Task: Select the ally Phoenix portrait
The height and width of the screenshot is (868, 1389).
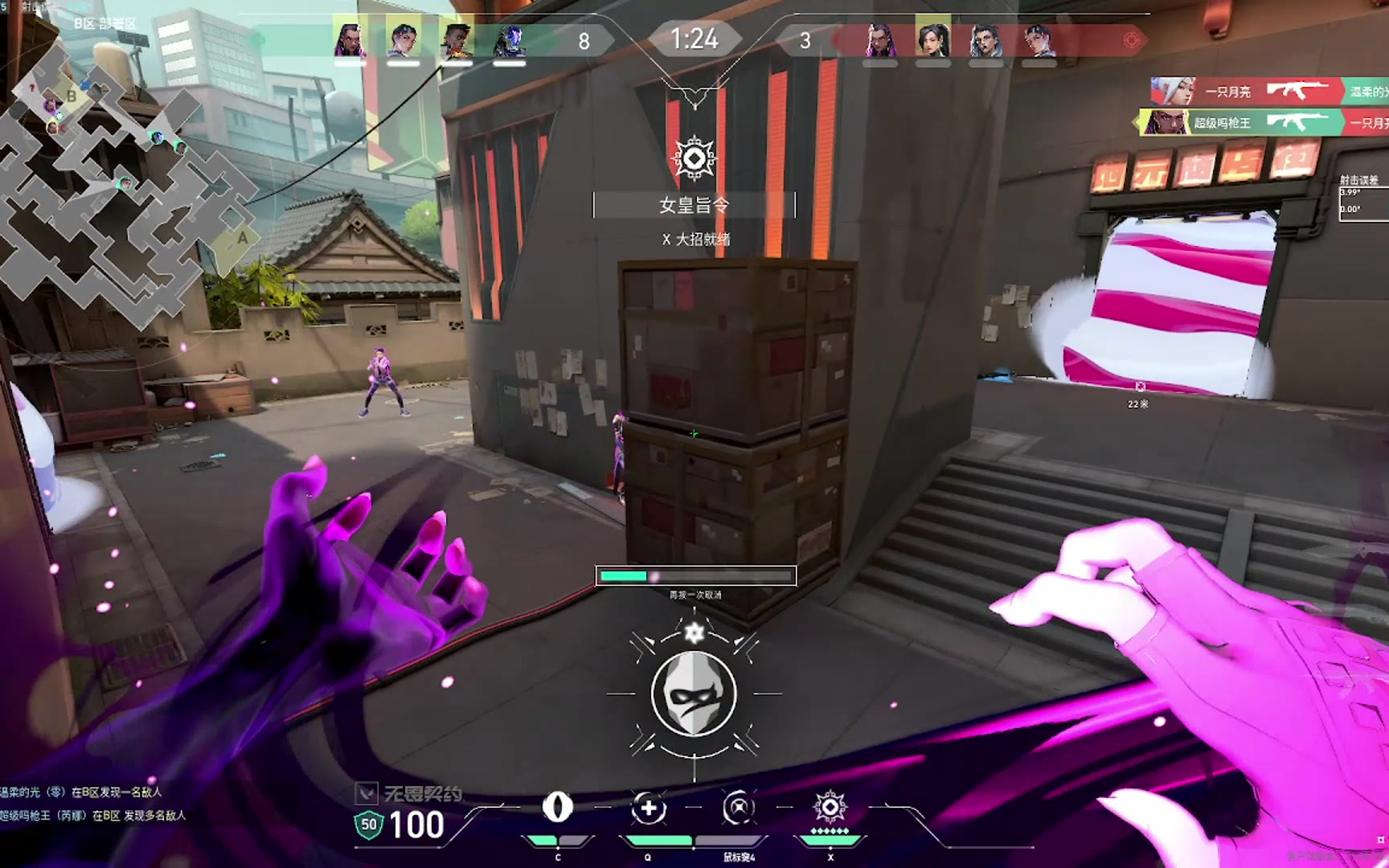Action: pyautogui.click(x=456, y=40)
